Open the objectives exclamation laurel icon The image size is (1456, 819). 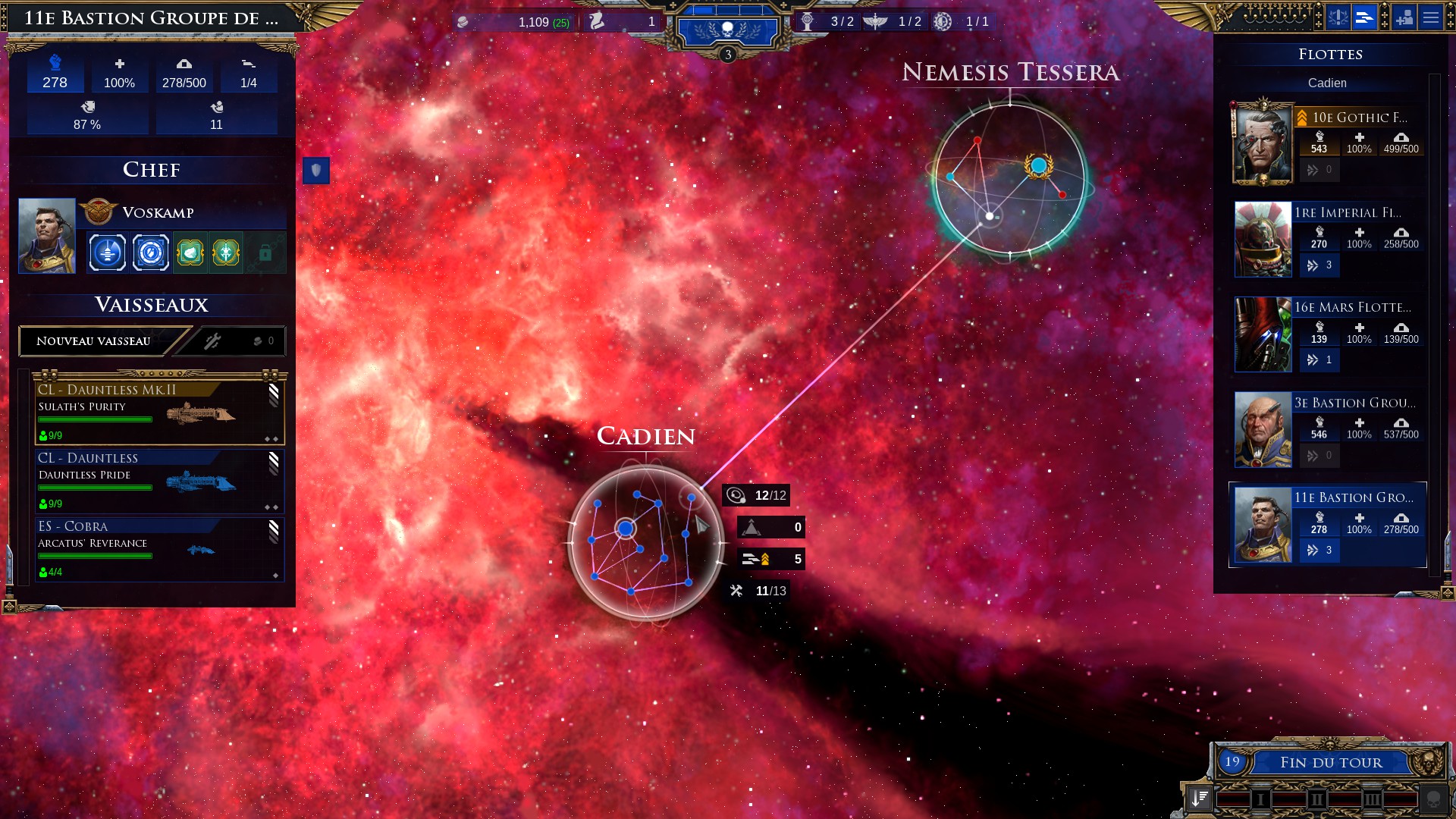(x=1338, y=17)
